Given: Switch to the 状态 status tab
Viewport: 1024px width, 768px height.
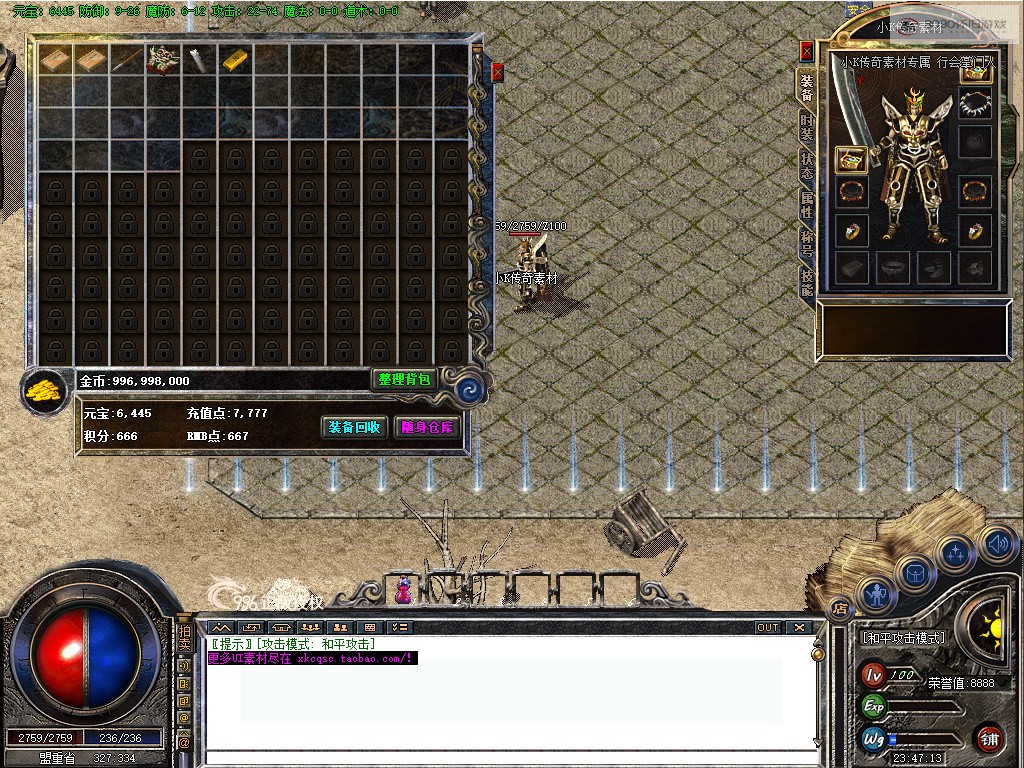Looking at the screenshot, I should pos(806,165).
